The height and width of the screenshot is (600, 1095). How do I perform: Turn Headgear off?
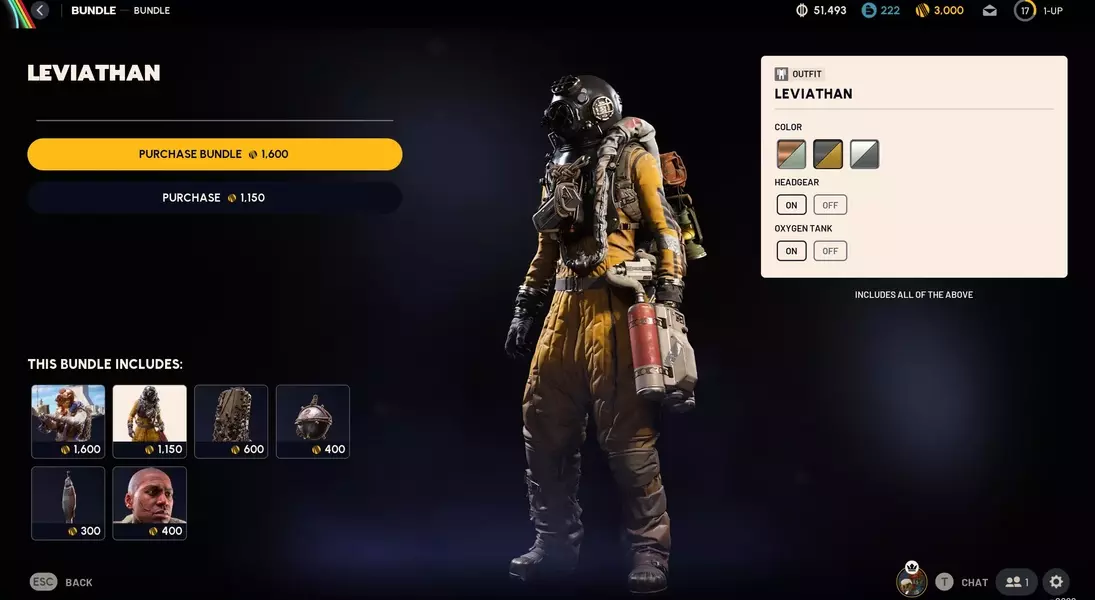tap(830, 205)
